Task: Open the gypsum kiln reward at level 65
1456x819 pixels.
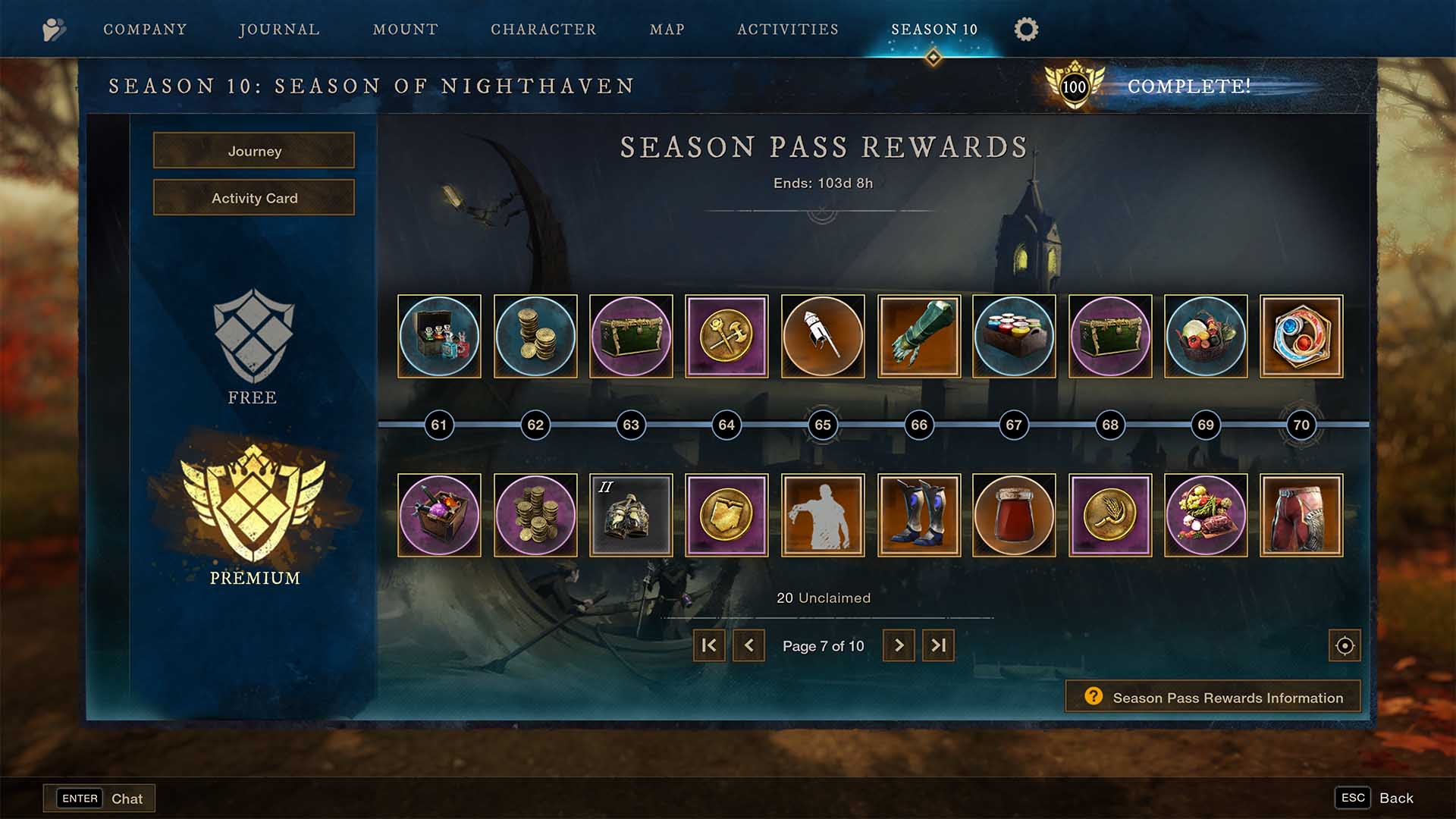Action: [x=822, y=336]
